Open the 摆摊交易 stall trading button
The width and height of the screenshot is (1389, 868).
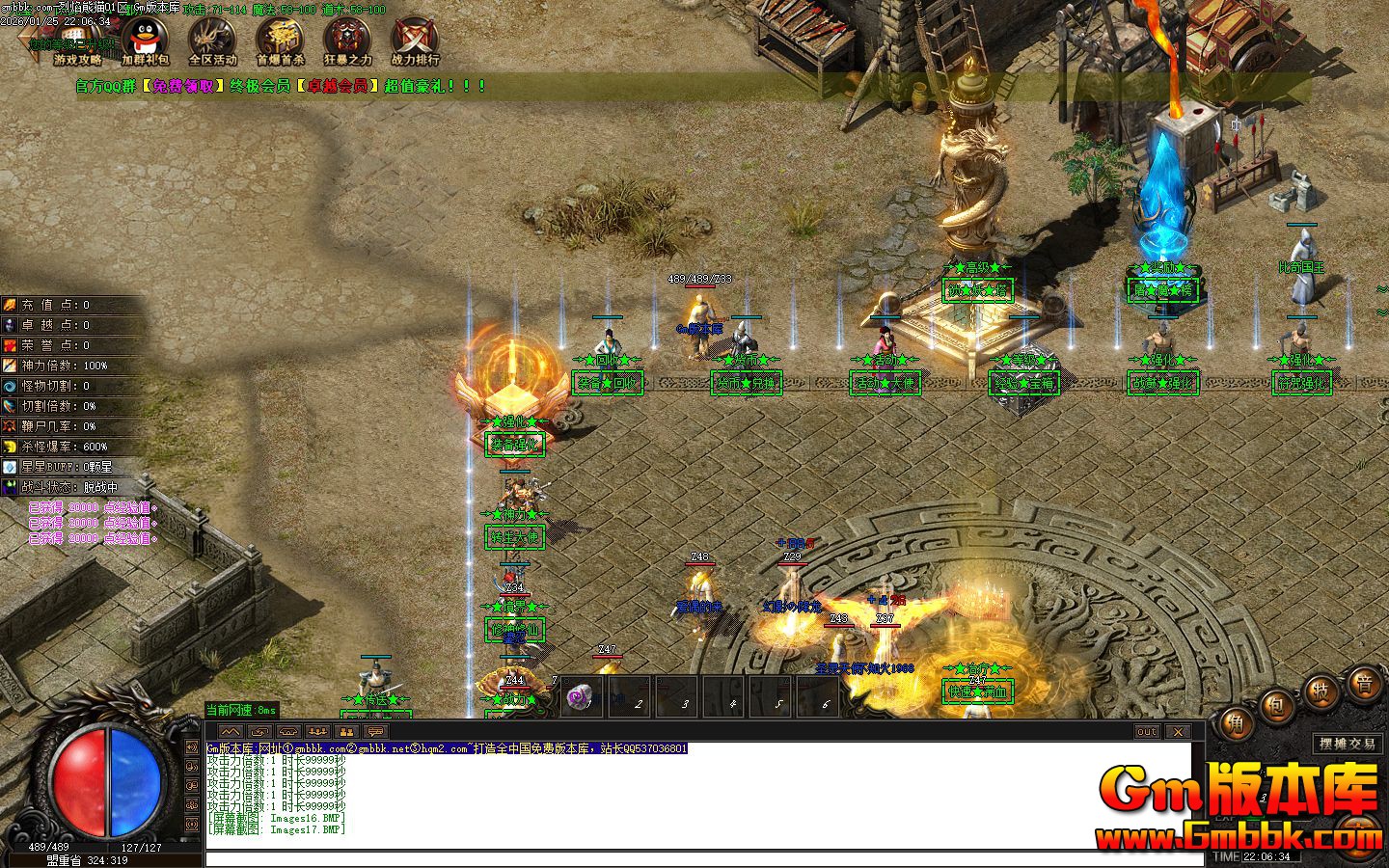pos(1348,744)
